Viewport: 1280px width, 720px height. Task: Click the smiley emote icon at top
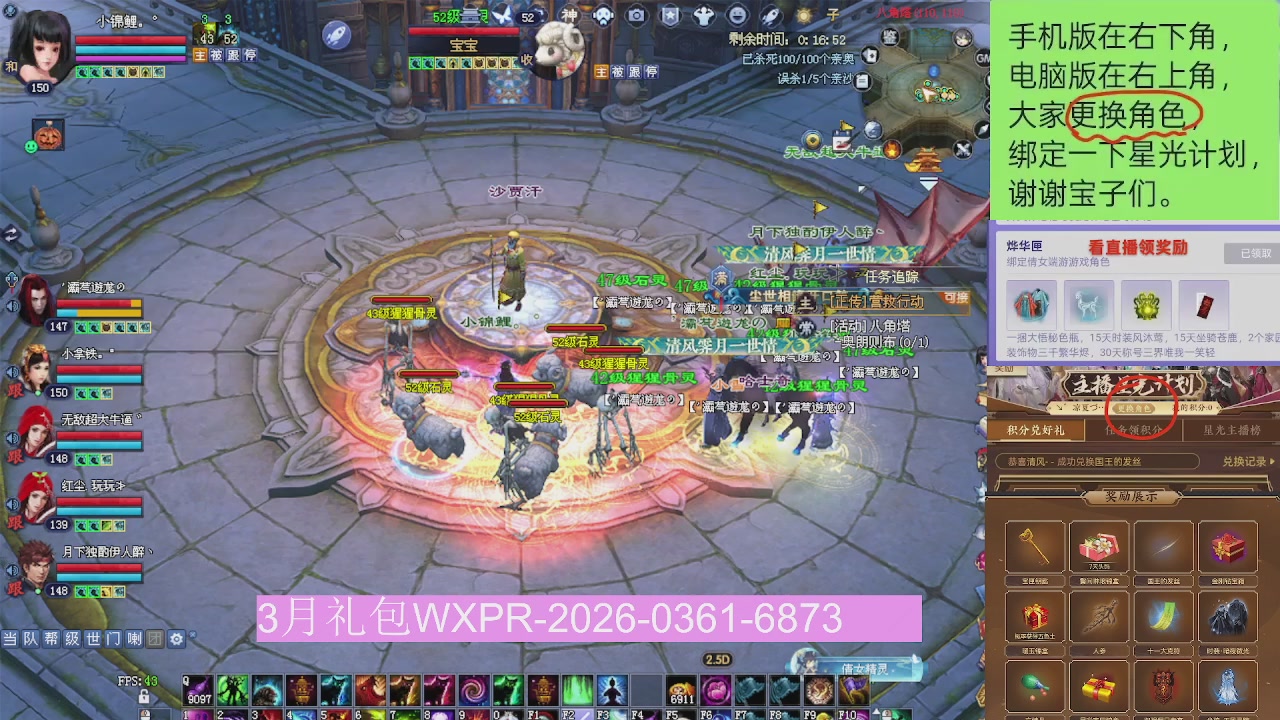[x=736, y=15]
